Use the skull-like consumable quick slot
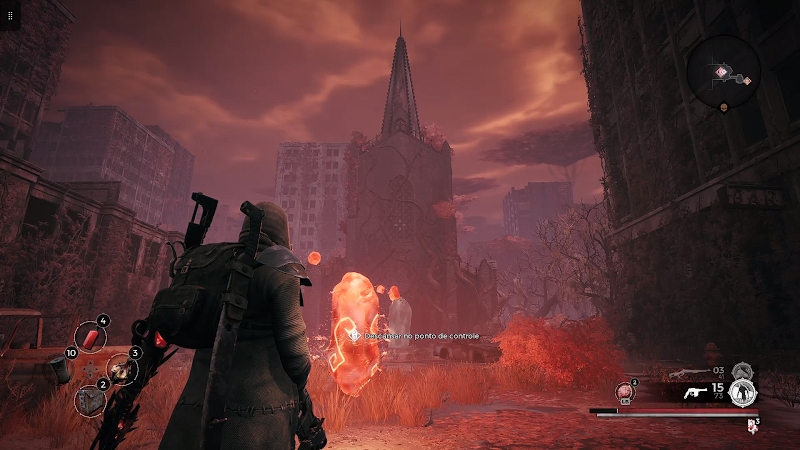 click(x=122, y=369)
